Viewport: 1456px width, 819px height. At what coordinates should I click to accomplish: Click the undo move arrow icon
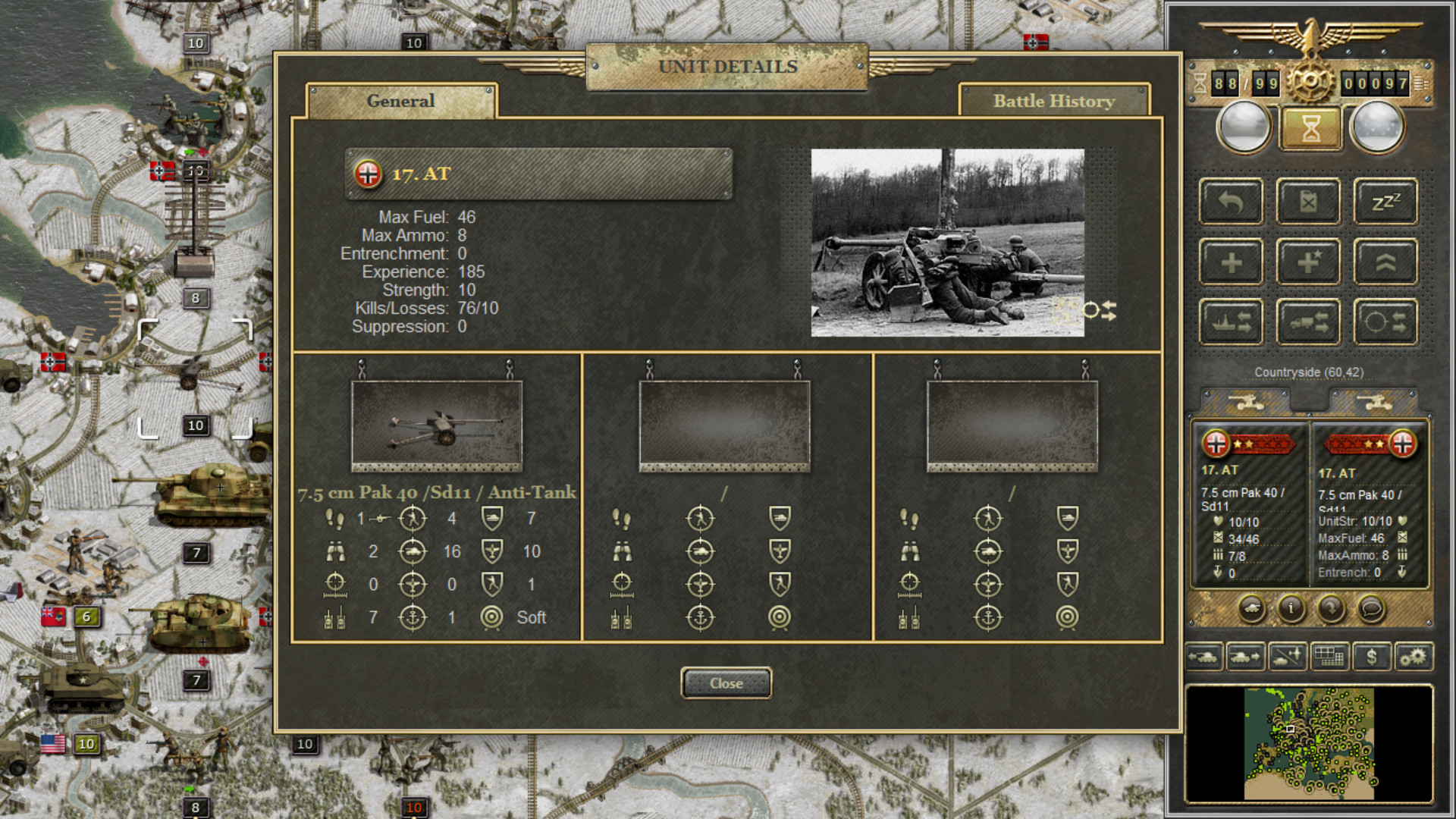[x=1231, y=201]
